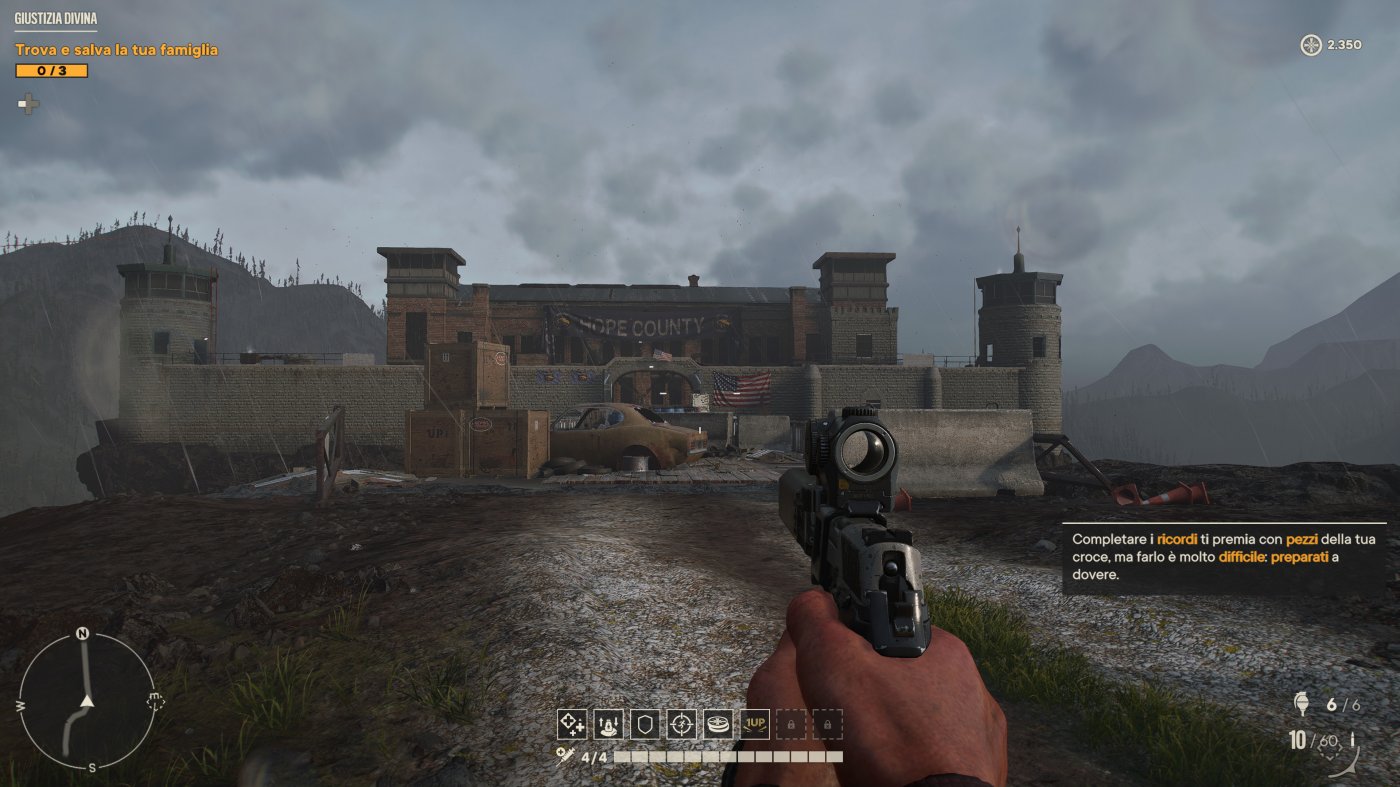This screenshot has height=787, width=1400.
Task: Select the Giustizia Divina mission title
Action: point(56,18)
